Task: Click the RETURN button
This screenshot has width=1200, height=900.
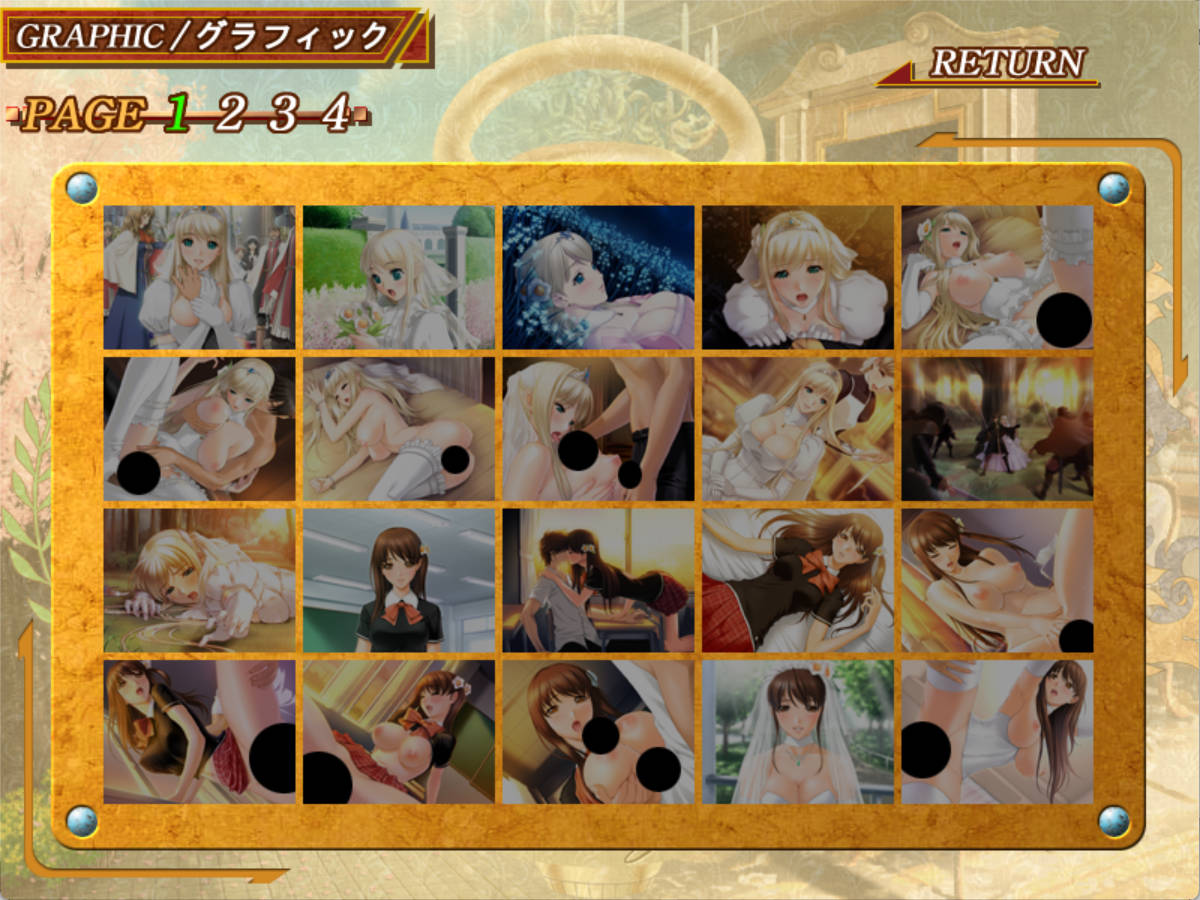Action: 1006,63
